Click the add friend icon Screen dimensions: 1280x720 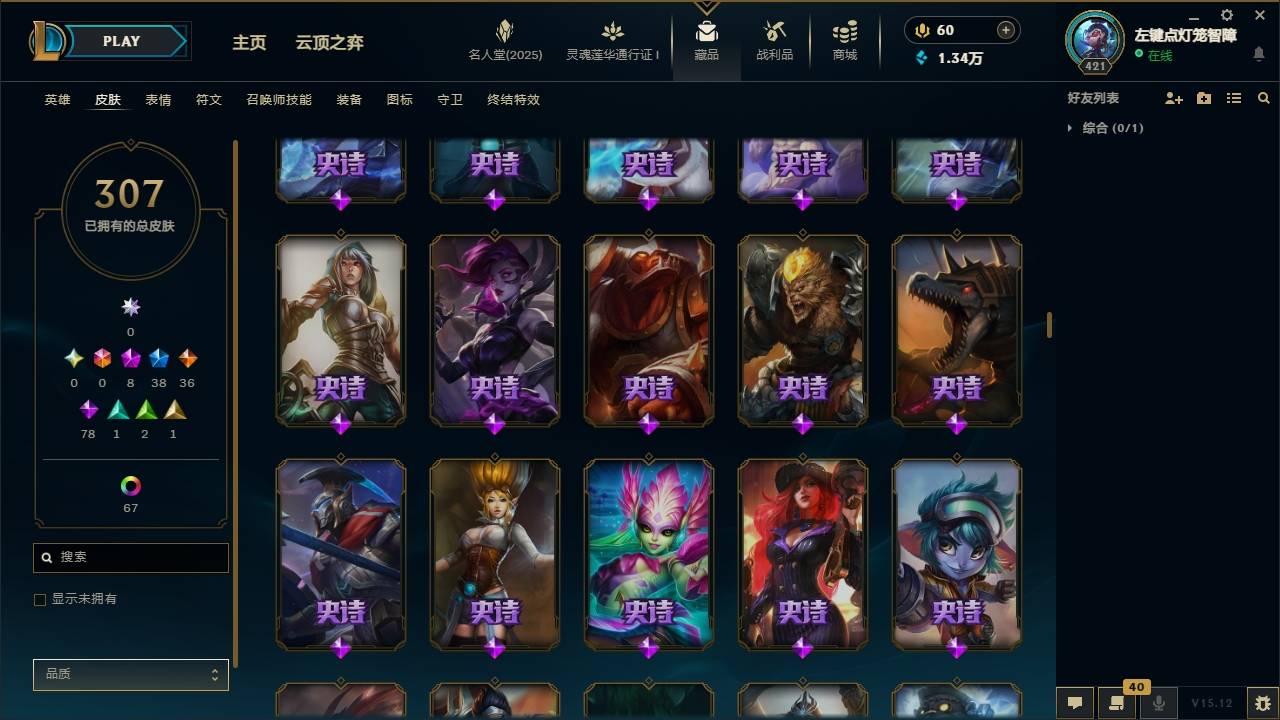[x=1174, y=98]
